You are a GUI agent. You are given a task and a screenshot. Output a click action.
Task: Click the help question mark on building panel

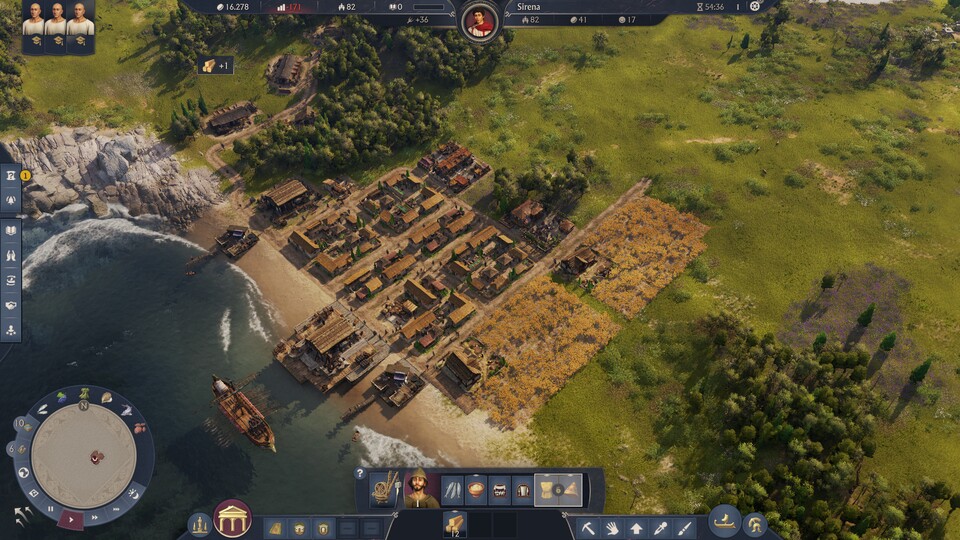point(360,473)
